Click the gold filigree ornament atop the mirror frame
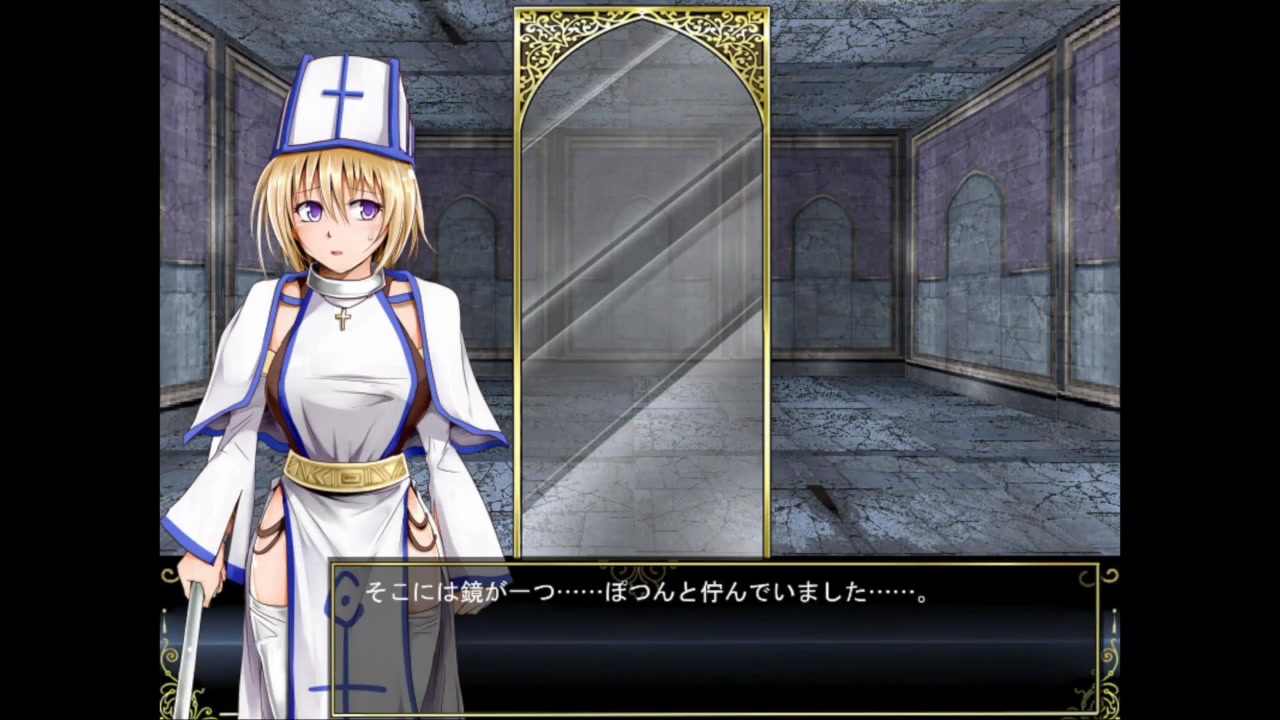This screenshot has height=720, width=1280. pyautogui.click(x=642, y=30)
